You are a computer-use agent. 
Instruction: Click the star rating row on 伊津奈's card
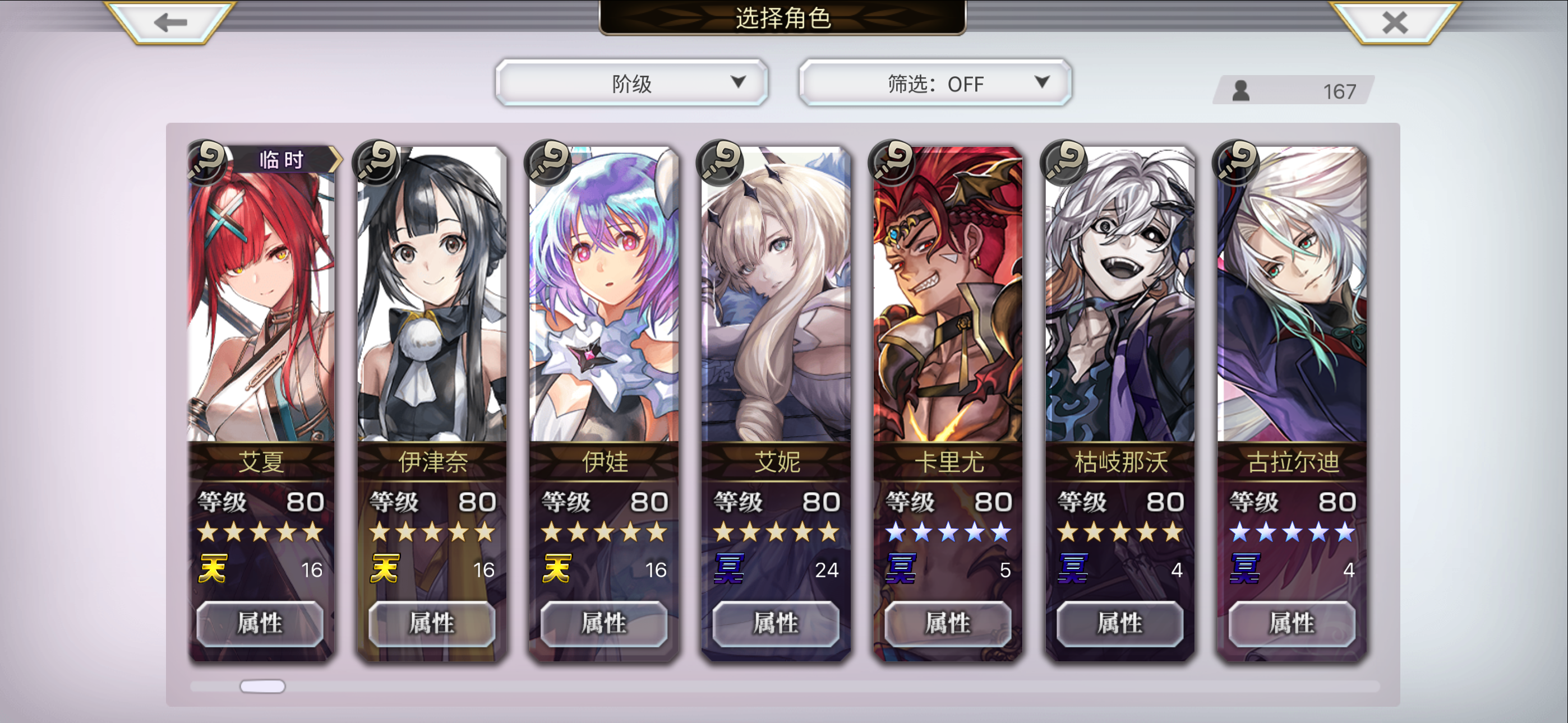click(432, 532)
